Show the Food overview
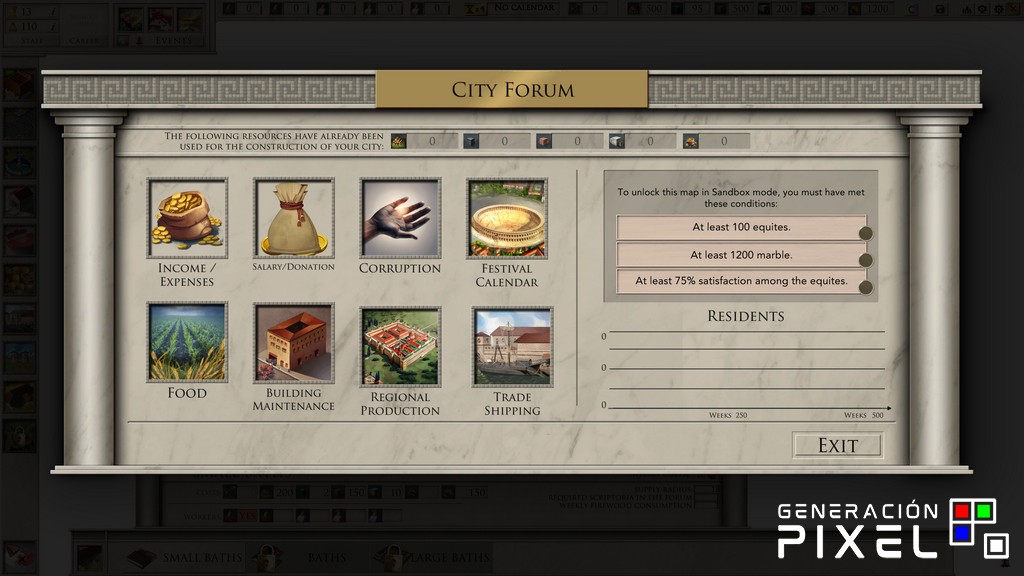Viewport: 1024px width, 576px height. [x=187, y=343]
